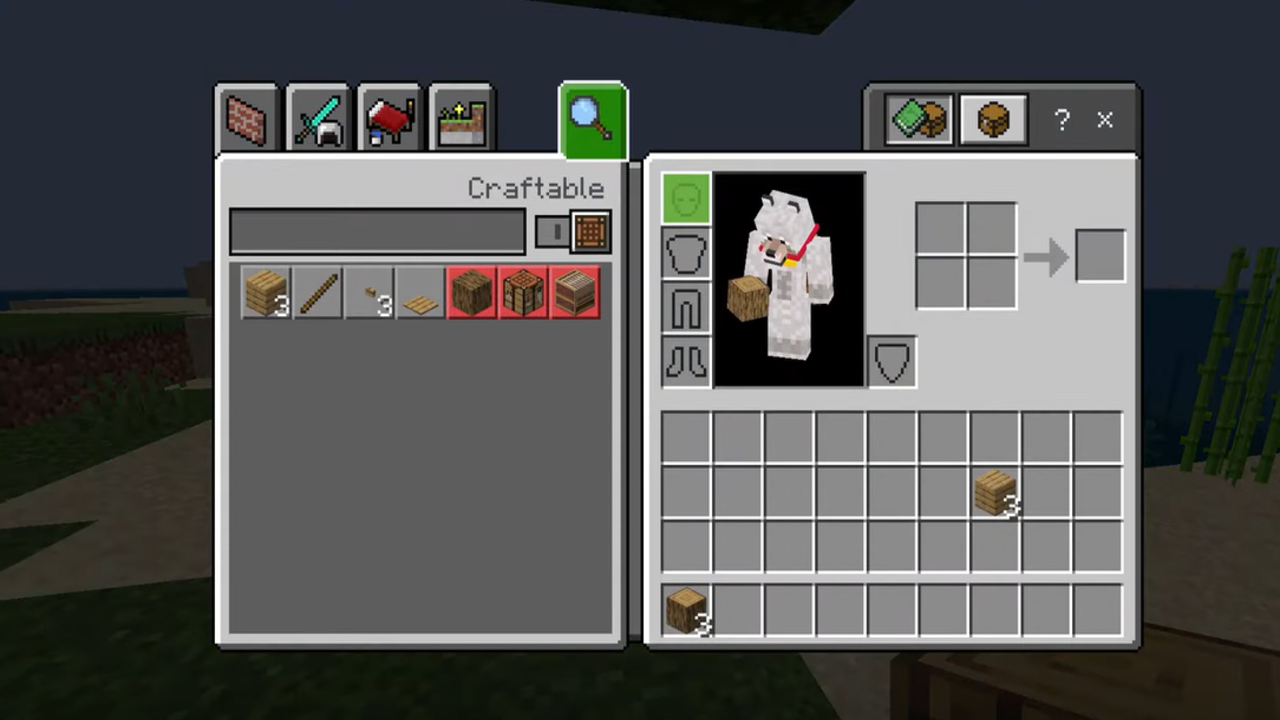Close the inventory screen
This screenshot has height=720, width=1280.
(1105, 121)
